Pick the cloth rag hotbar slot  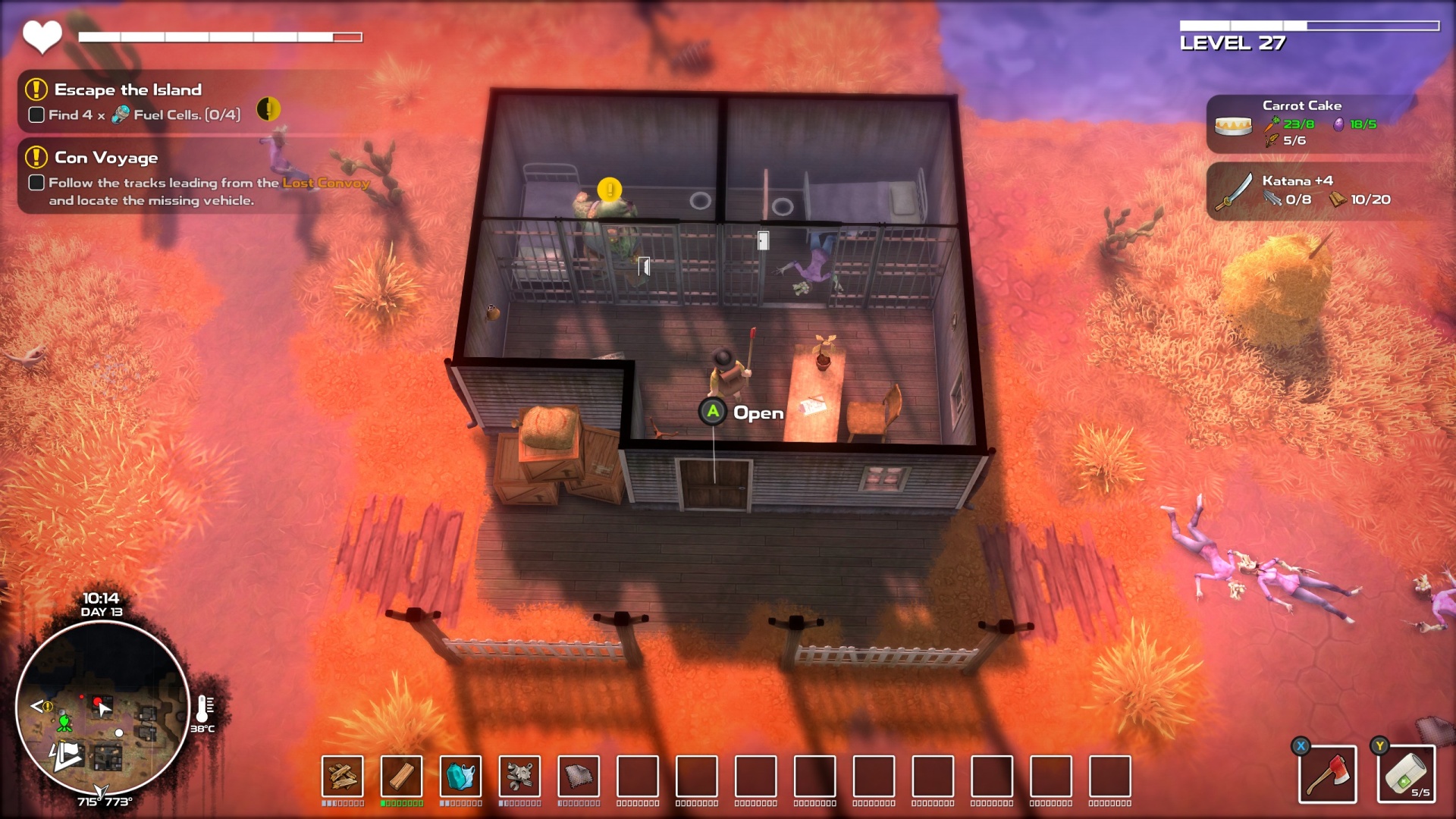579,777
